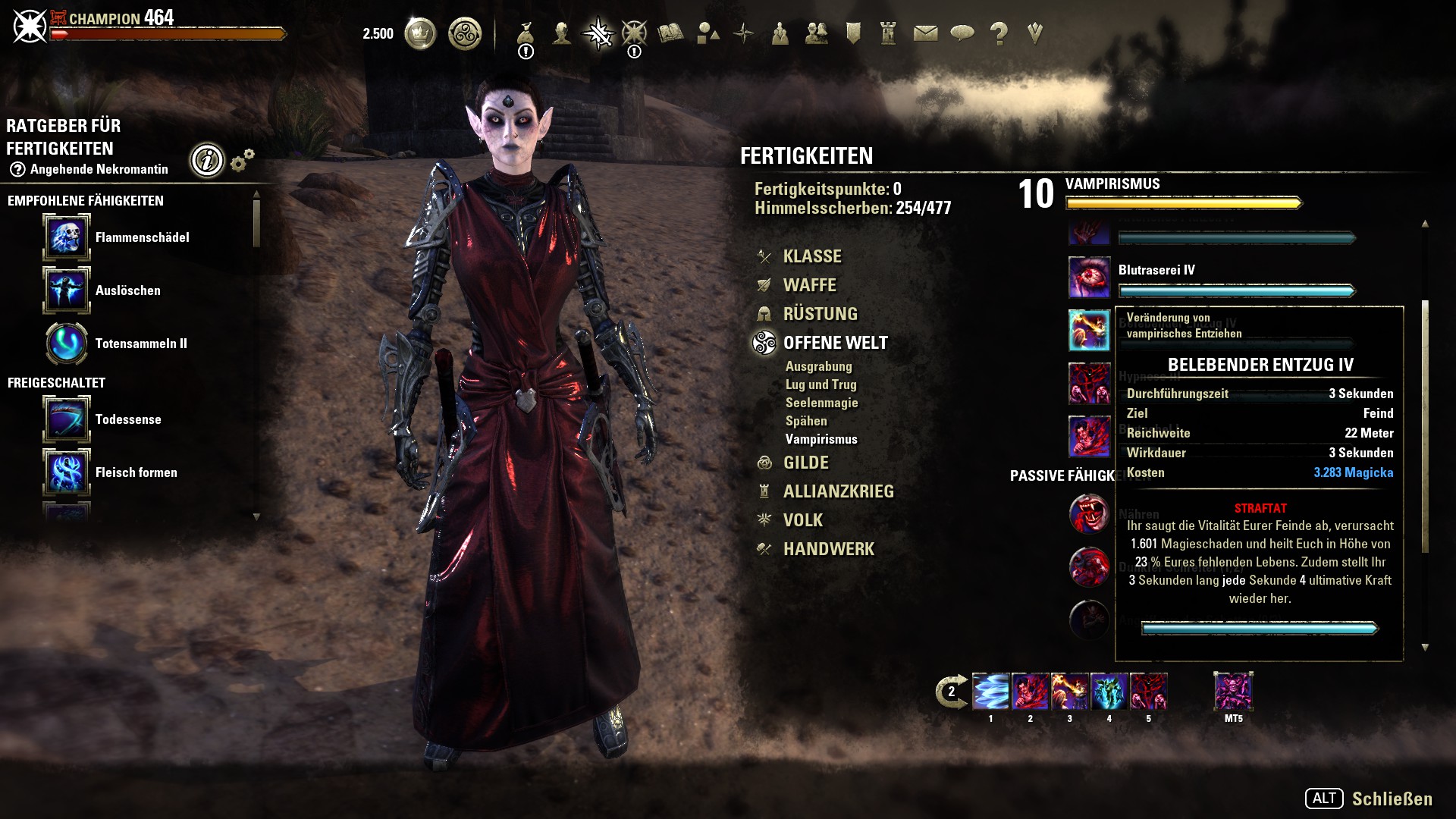
Task: Switch to the Spähen skill line
Action: coord(806,421)
